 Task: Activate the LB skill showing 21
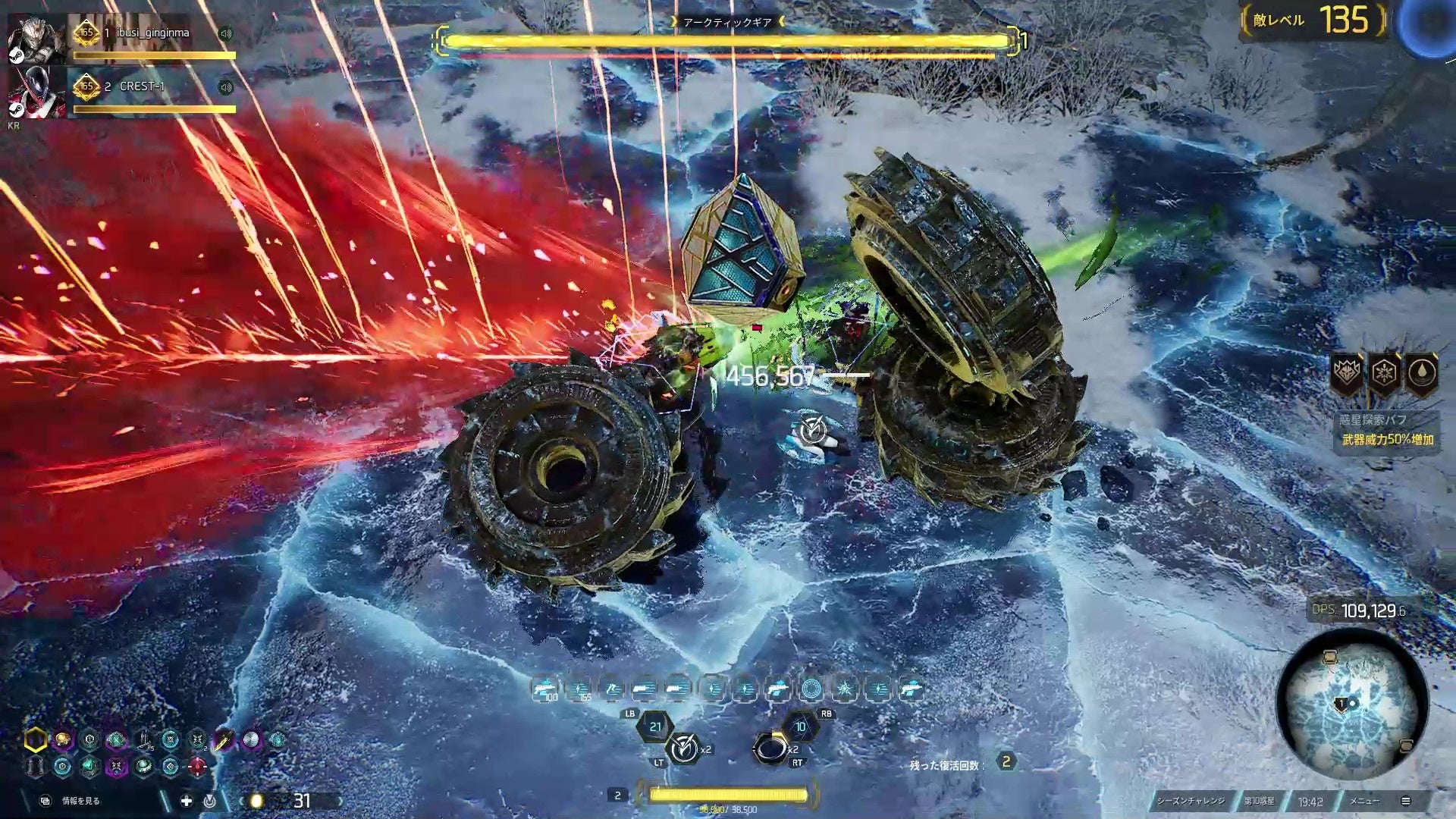(x=654, y=726)
